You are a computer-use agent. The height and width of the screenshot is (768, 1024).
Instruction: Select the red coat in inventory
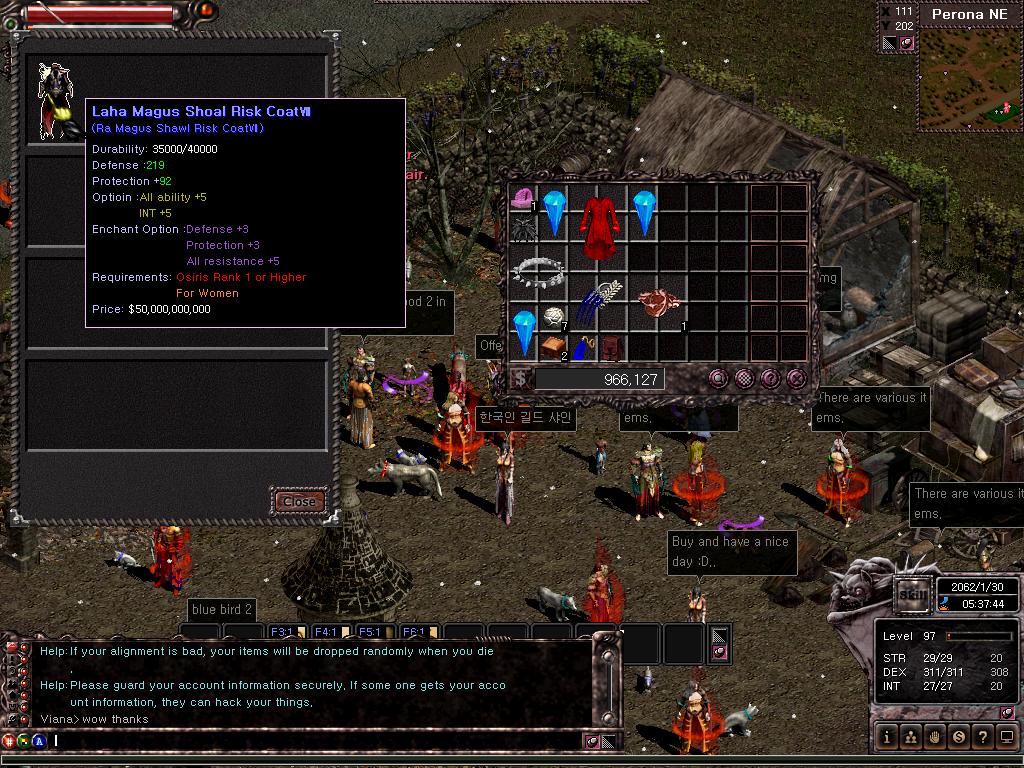pyautogui.click(x=598, y=216)
